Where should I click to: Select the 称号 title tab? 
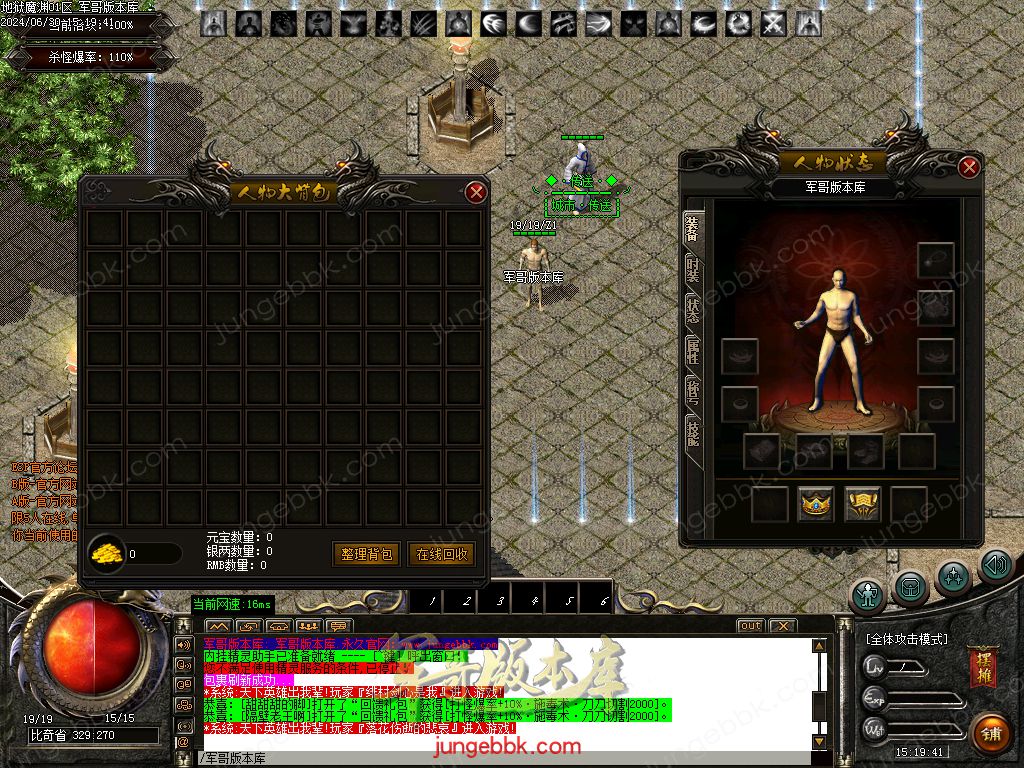692,392
